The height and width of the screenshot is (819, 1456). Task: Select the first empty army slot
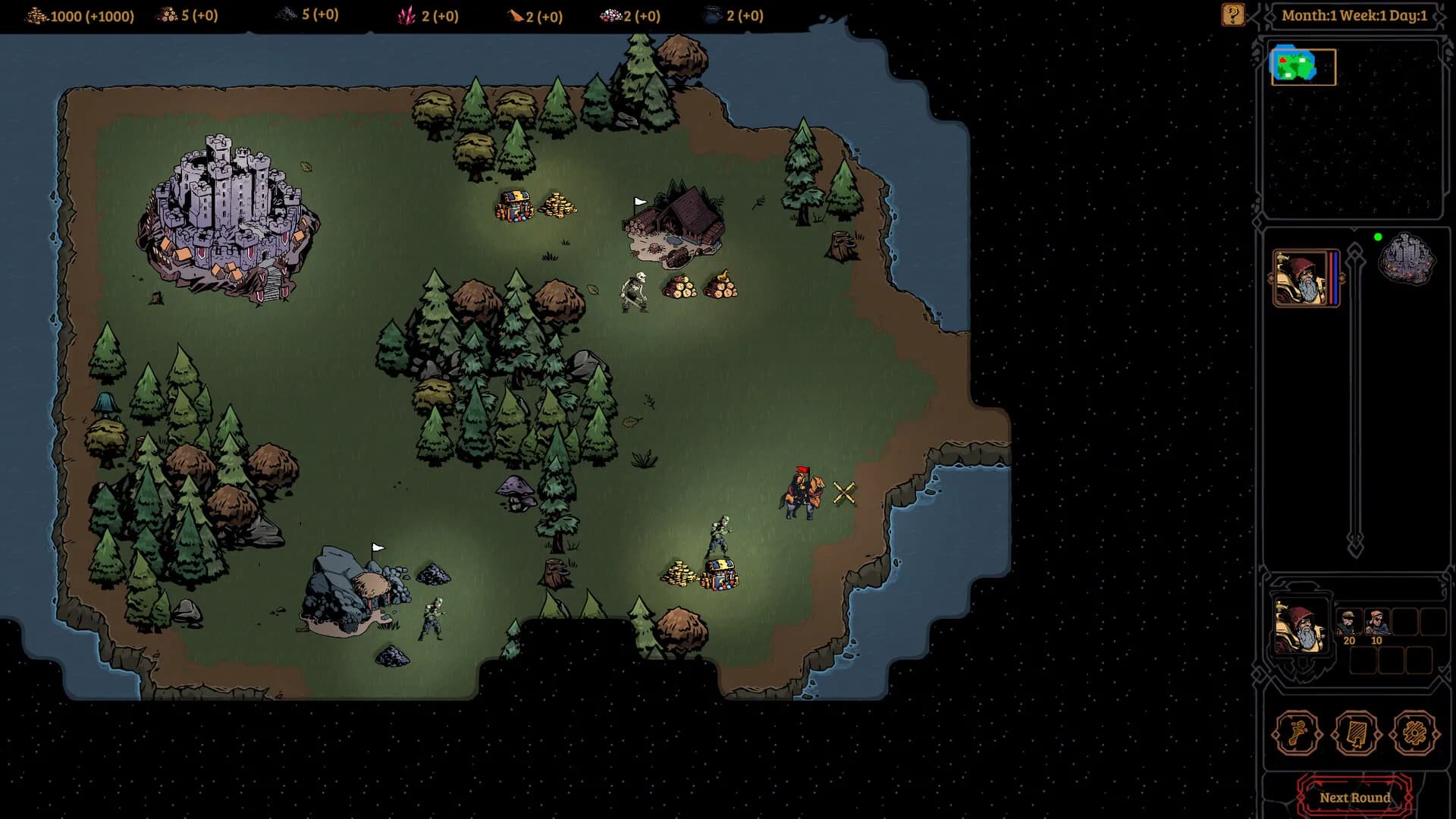click(x=1404, y=620)
